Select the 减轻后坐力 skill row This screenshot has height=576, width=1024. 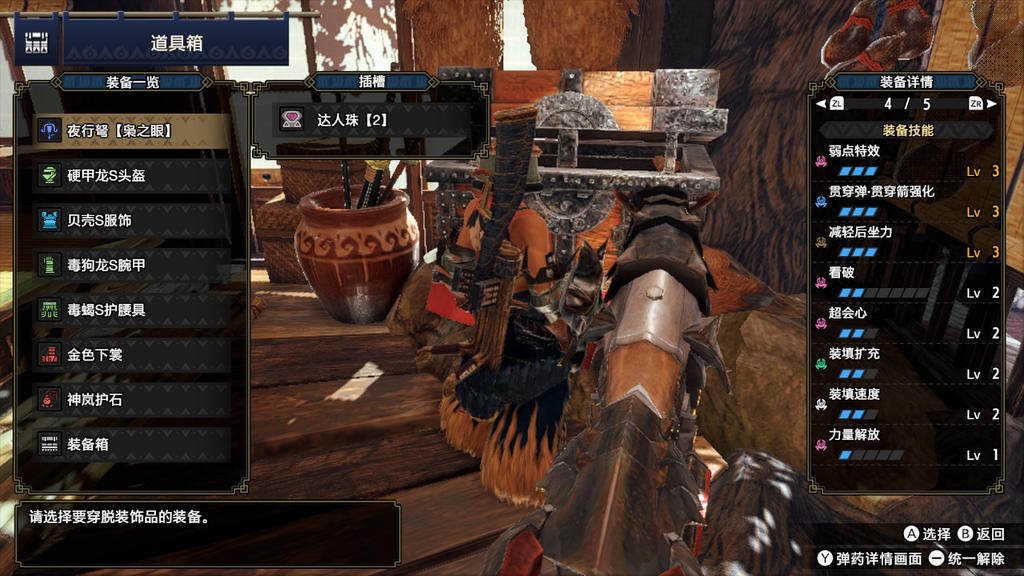tap(907, 242)
